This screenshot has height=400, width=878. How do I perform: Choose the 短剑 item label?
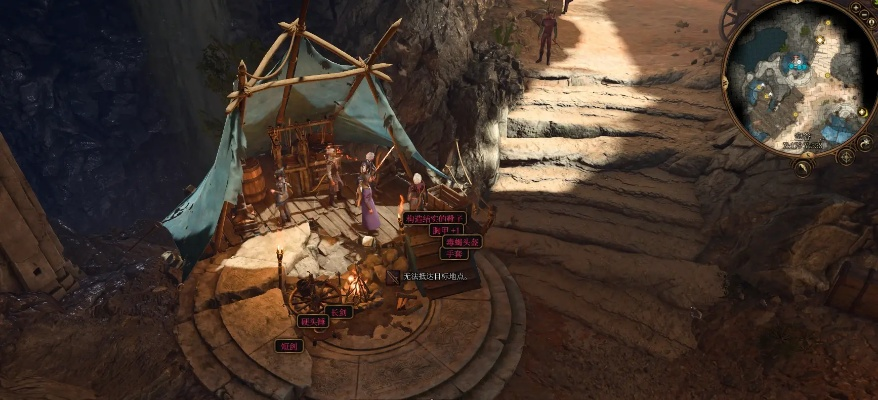pos(288,346)
